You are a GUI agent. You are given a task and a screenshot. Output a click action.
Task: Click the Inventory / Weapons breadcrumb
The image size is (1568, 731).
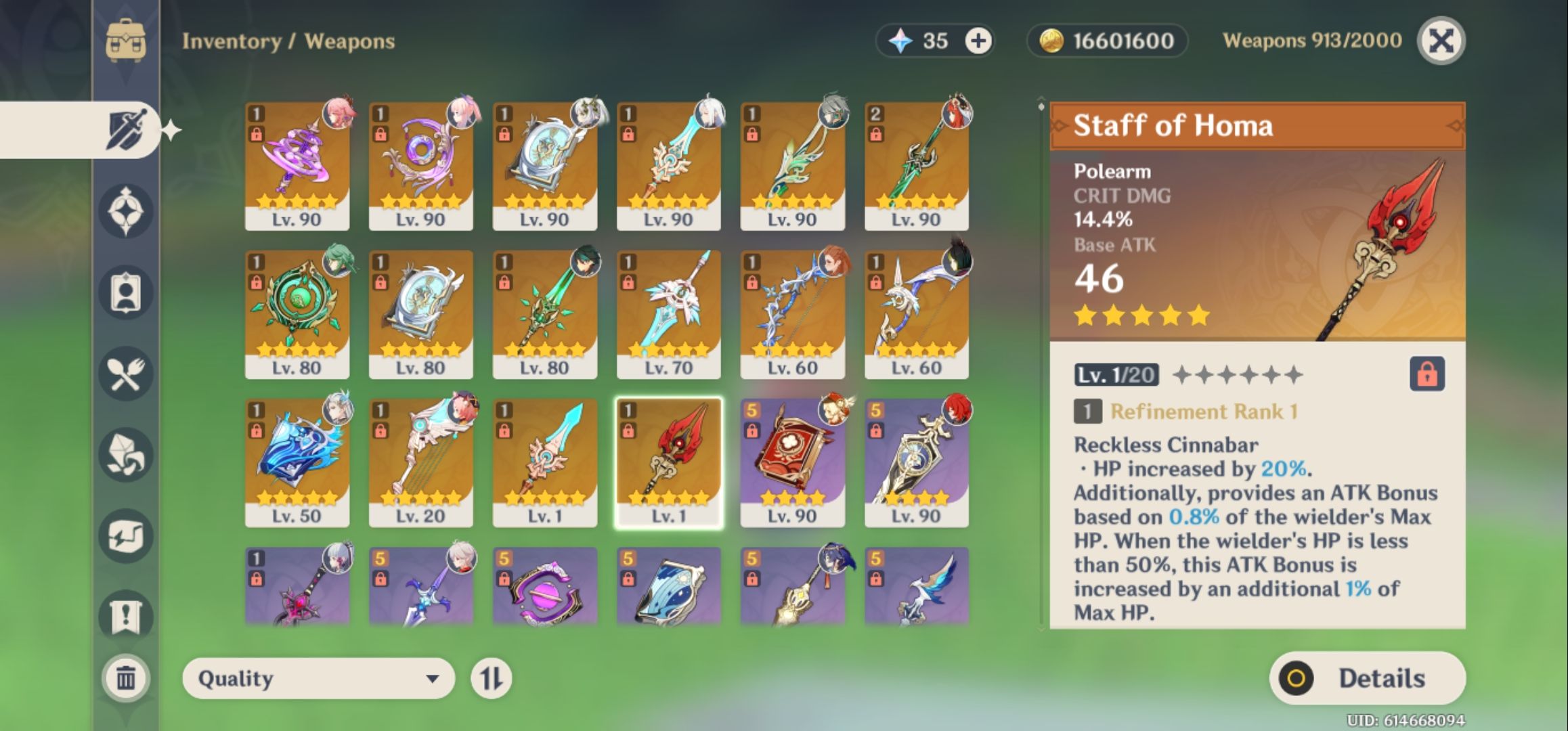coord(288,41)
